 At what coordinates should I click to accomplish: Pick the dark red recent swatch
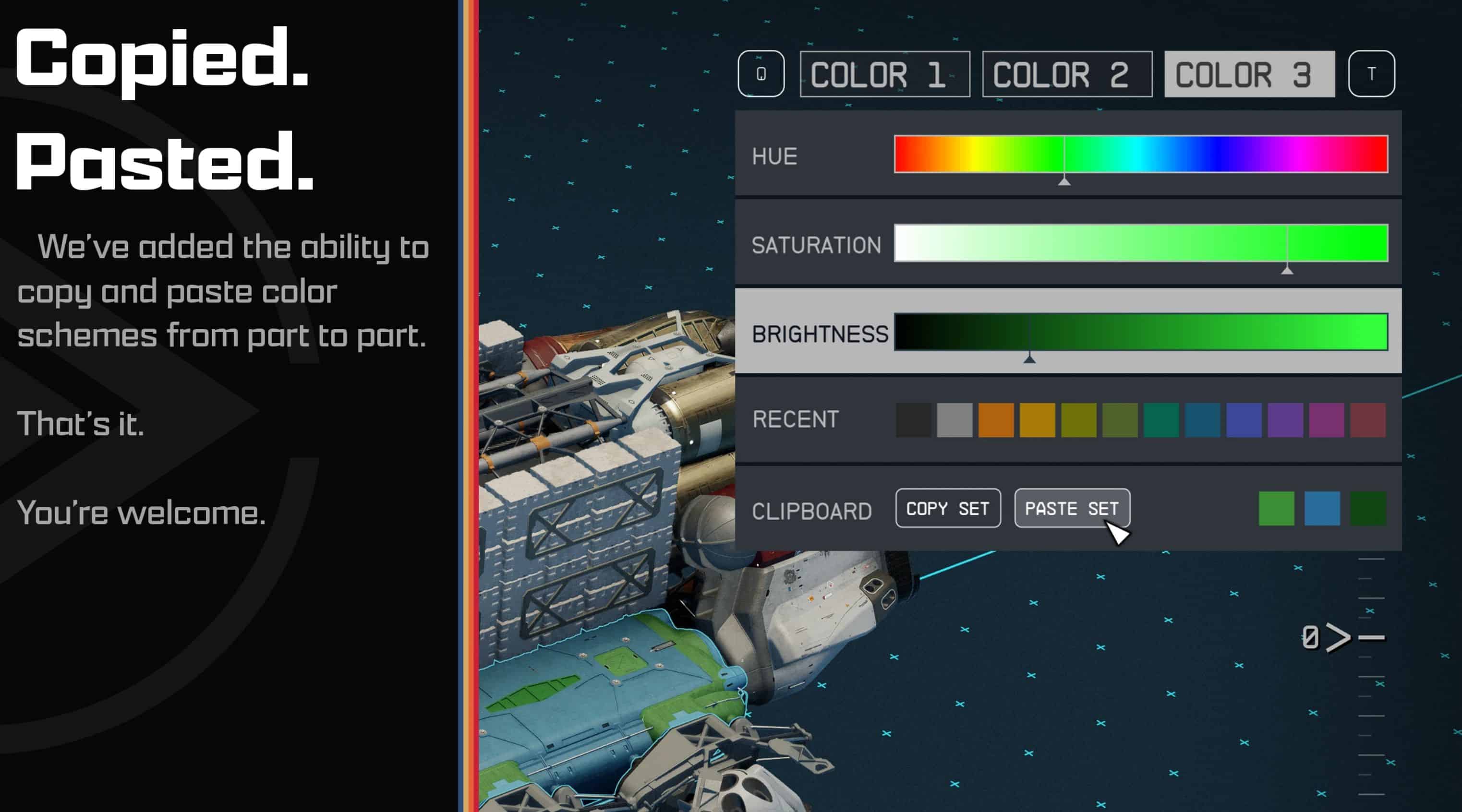(x=1368, y=420)
